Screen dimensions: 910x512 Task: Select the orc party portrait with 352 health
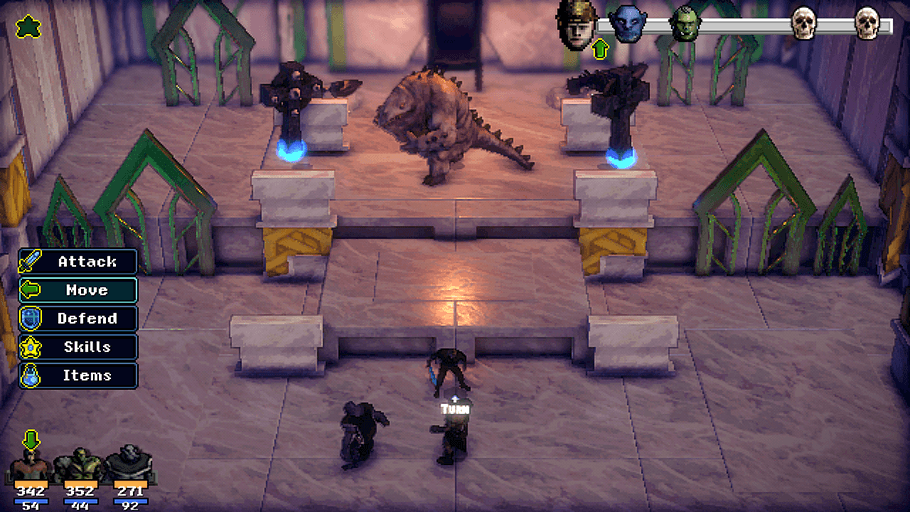[78, 466]
